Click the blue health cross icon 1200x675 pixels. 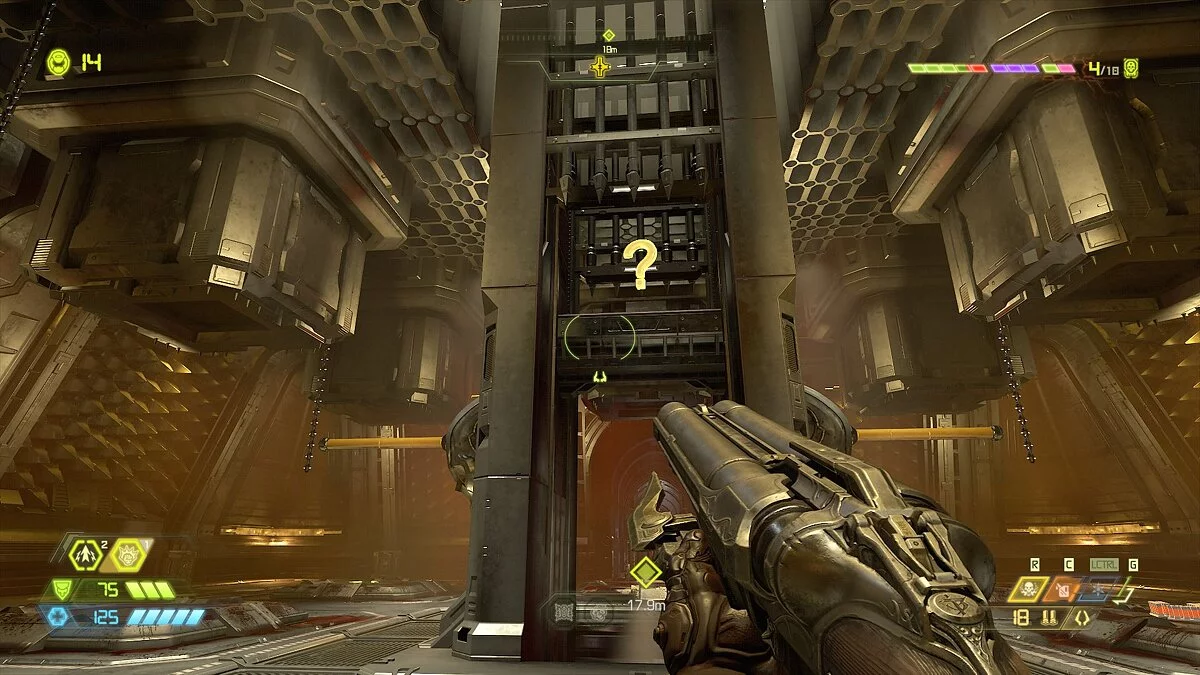pyautogui.click(x=57, y=616)
